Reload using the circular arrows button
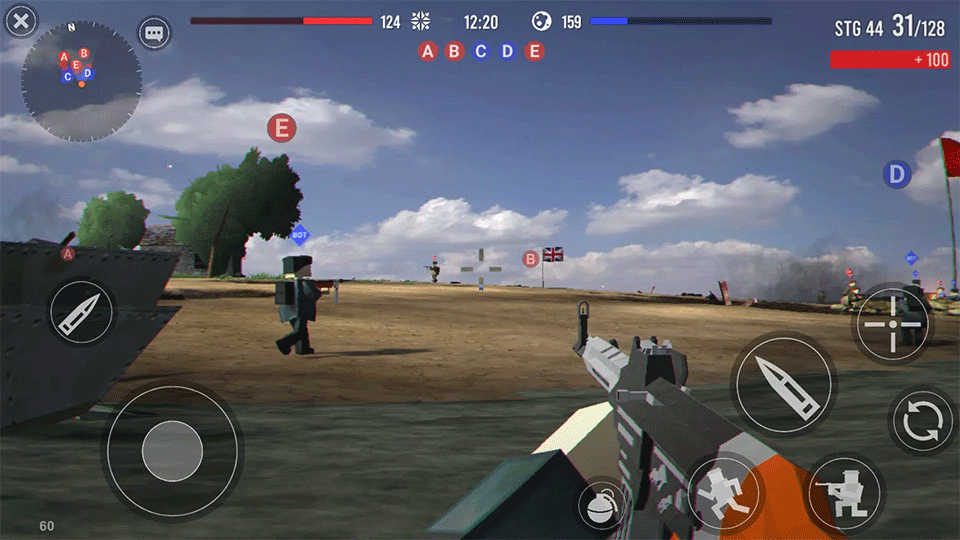Screen dimensions: 960x540 tap(921, 421)
